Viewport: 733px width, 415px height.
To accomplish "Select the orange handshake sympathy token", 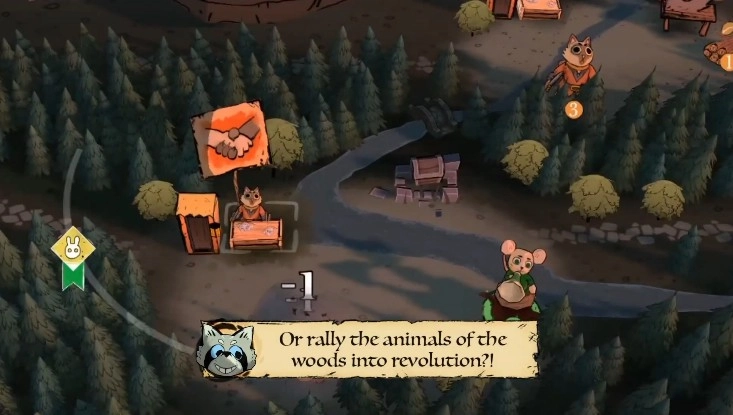I will [230, 141].
